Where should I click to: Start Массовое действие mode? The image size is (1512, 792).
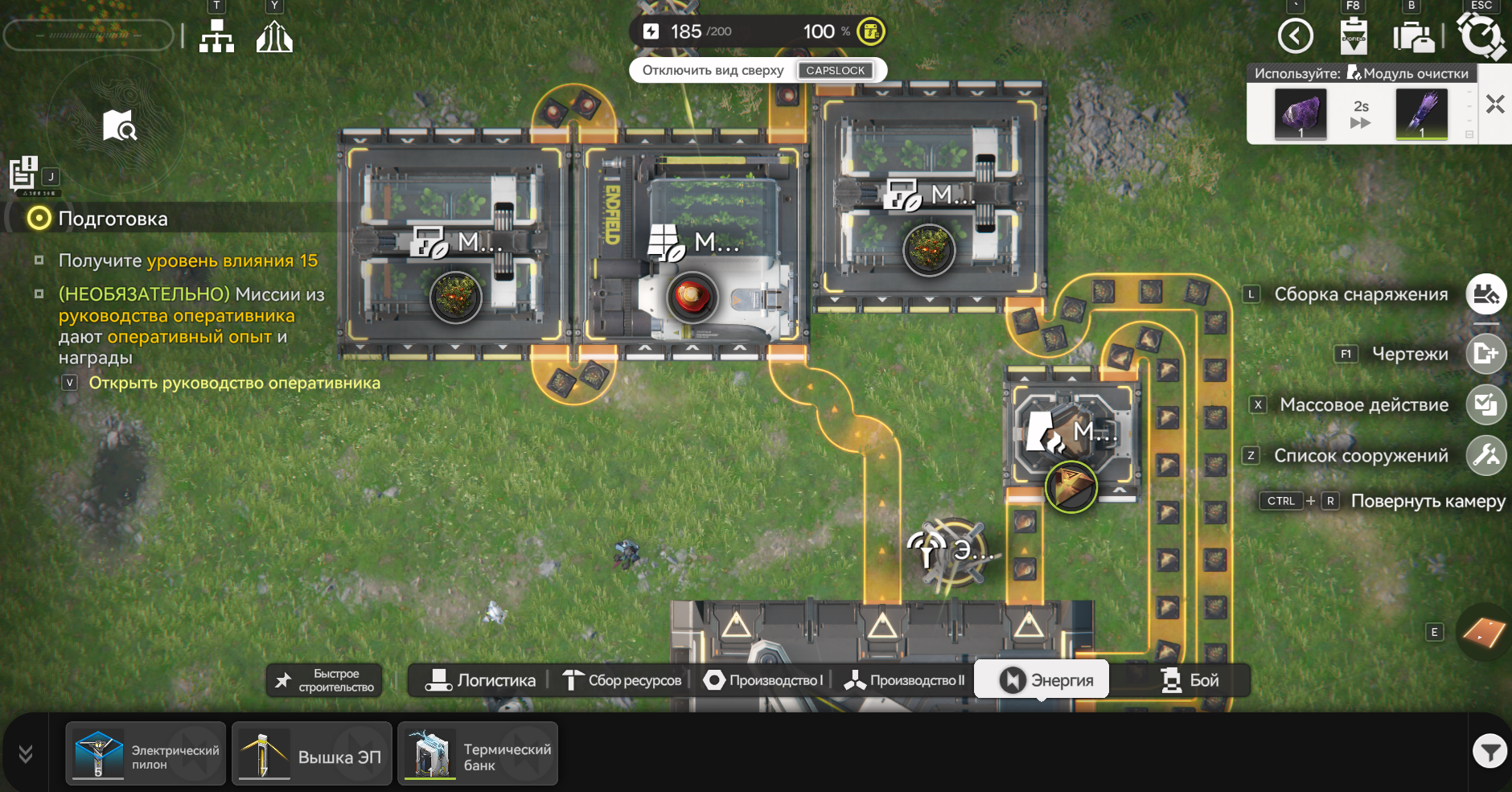click(x=1485, y=404)
